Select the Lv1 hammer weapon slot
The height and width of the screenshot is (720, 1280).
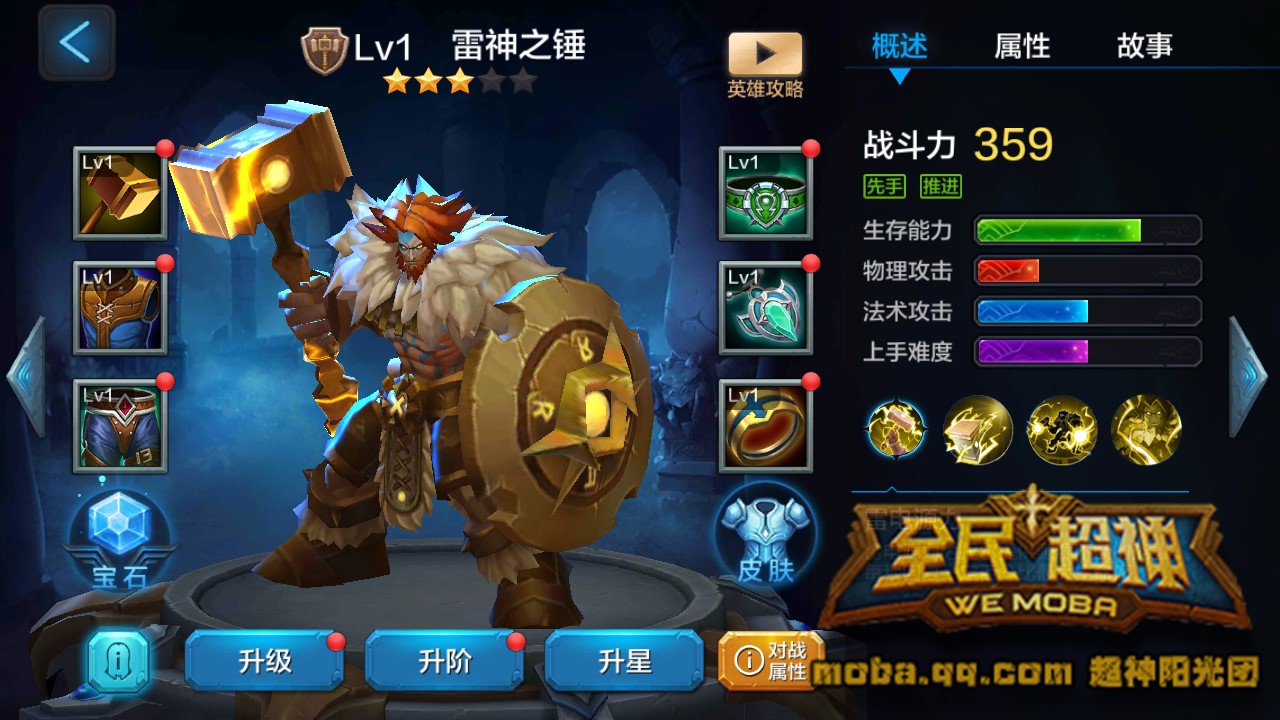point(119,192)
